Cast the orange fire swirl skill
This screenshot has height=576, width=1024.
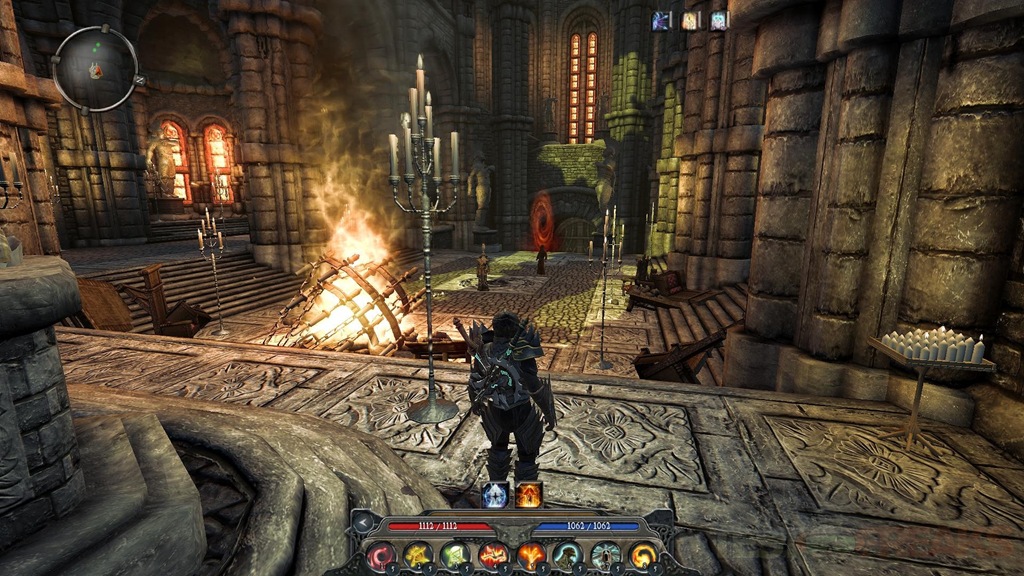tap(643, 554)
